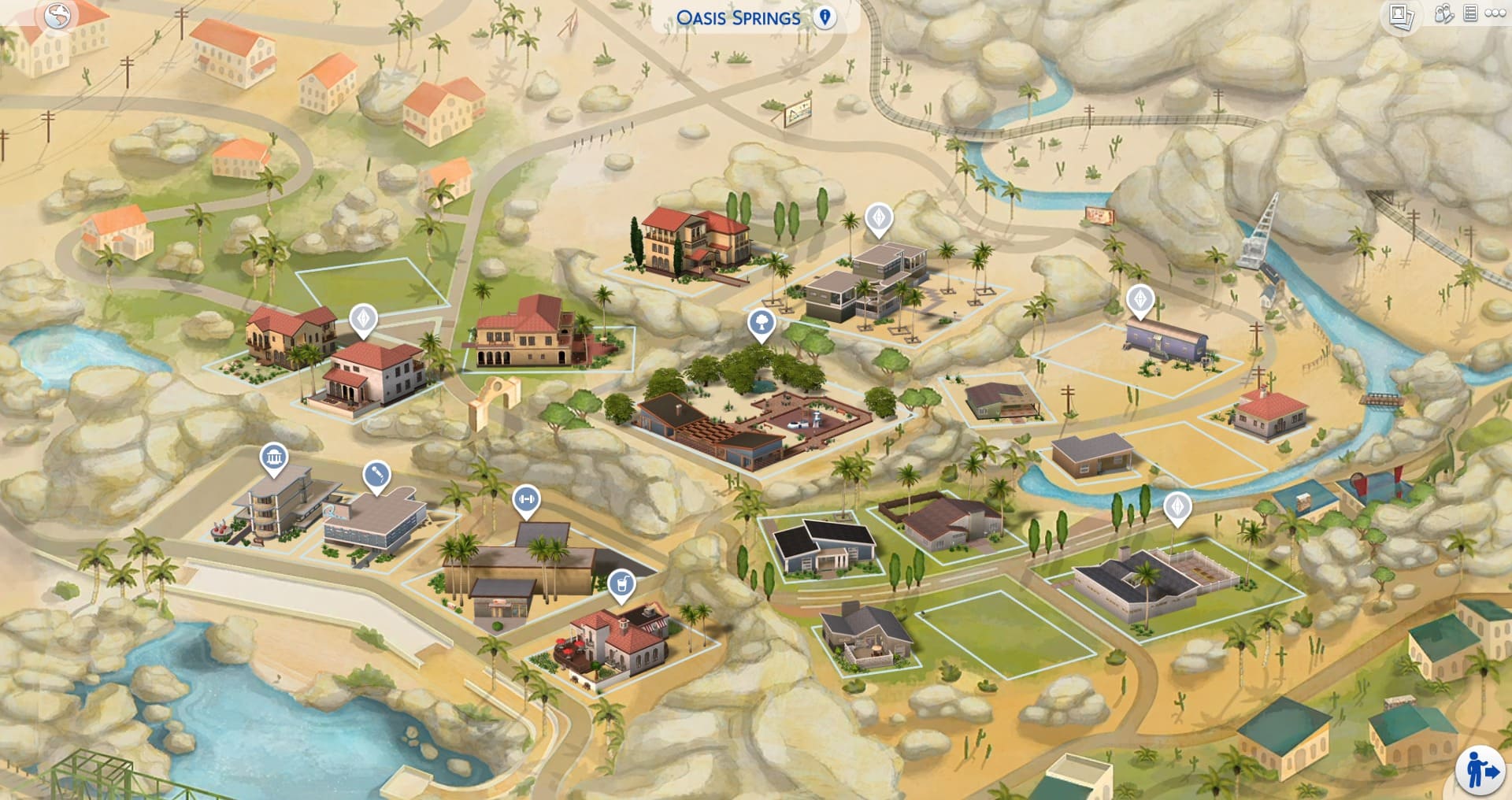The width and height of the screenshot is (1512, 800).
Task: Open the world selection globe
Action: [59, 16]
